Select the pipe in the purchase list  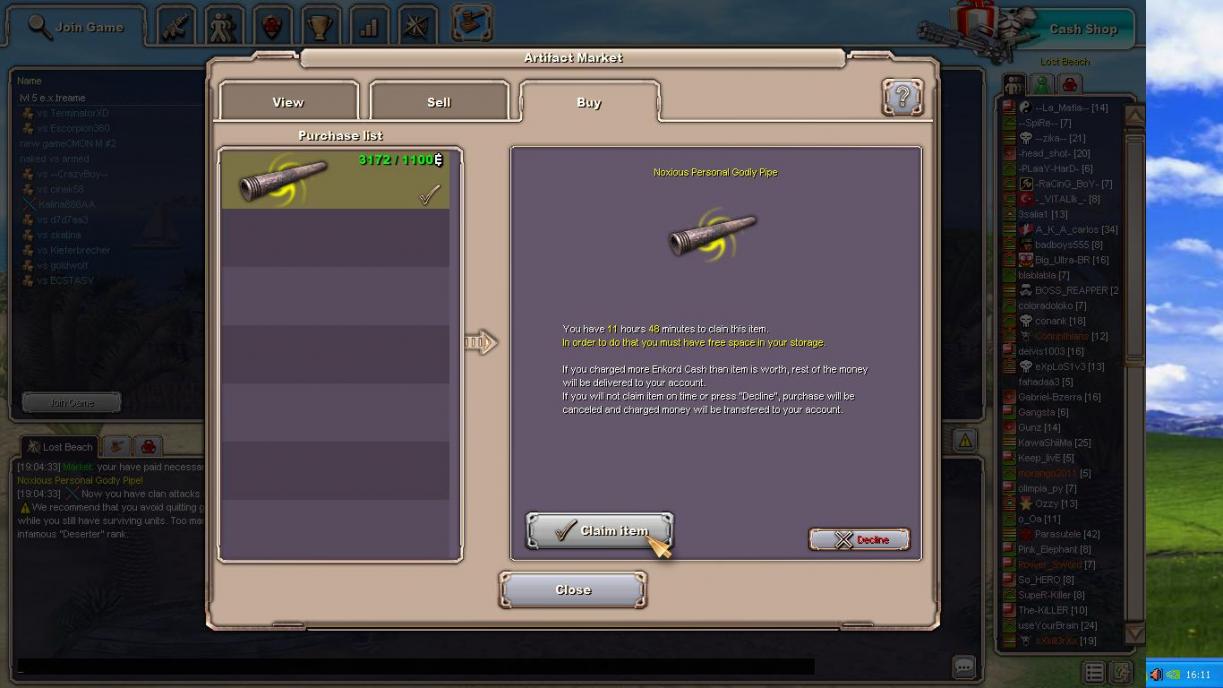[x=335, y=180]
